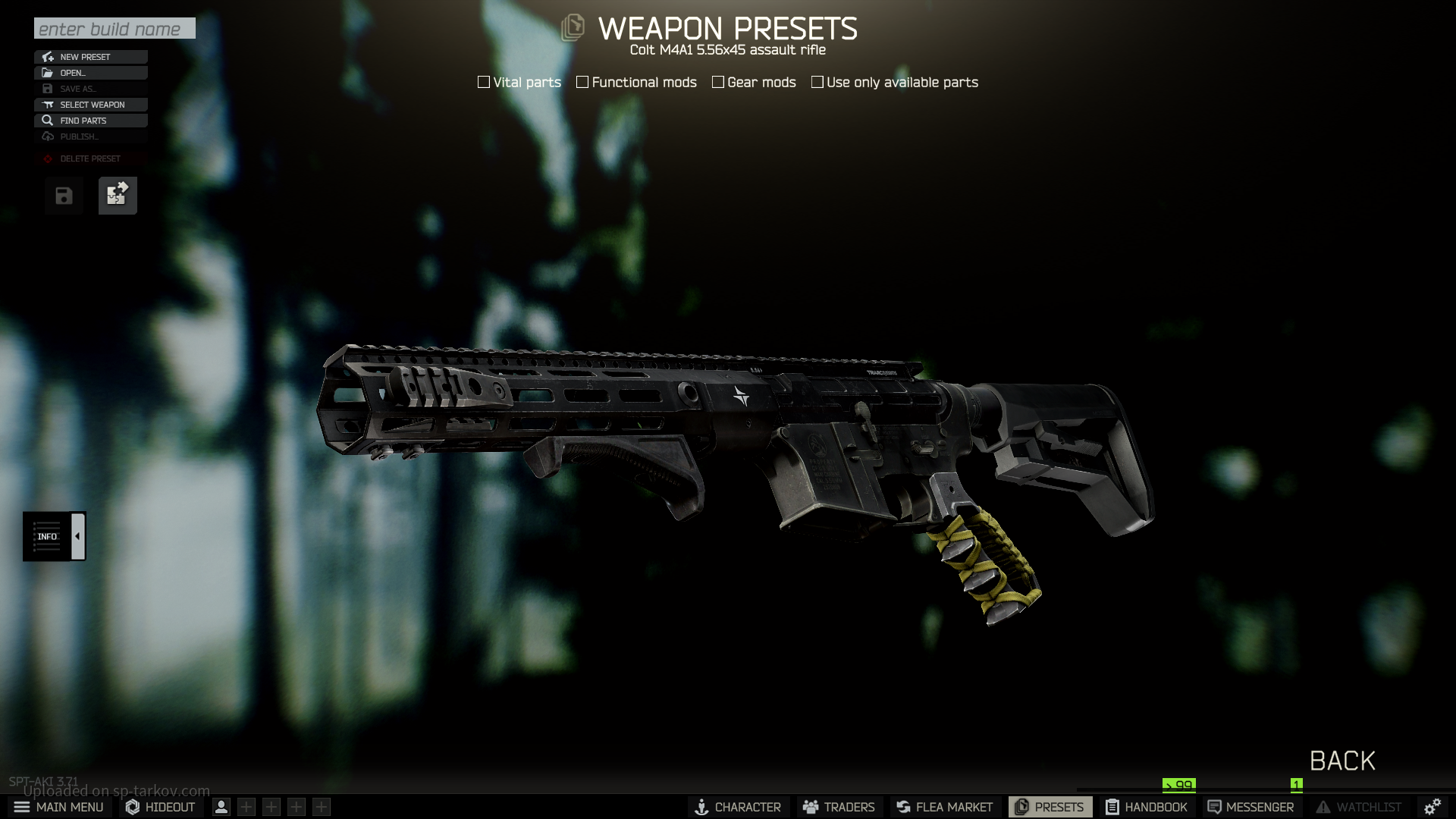This screenshot has width=1456, height=819.
Task: Create a new preset
Action: pos(91,57)
